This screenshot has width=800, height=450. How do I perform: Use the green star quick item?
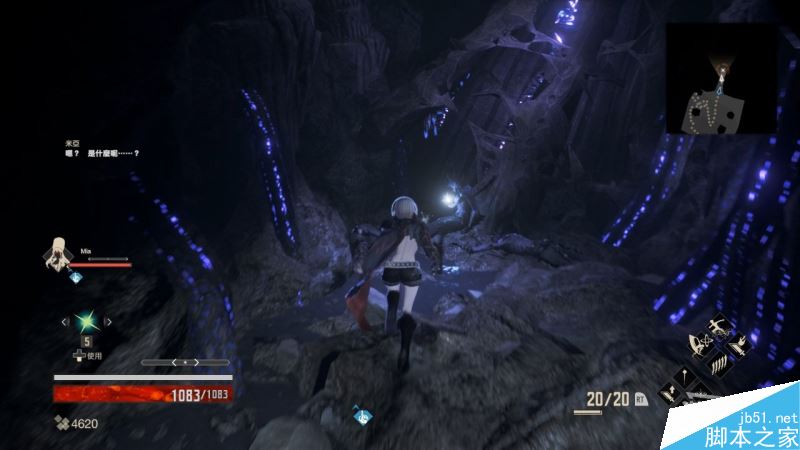[x=86, y=321]
